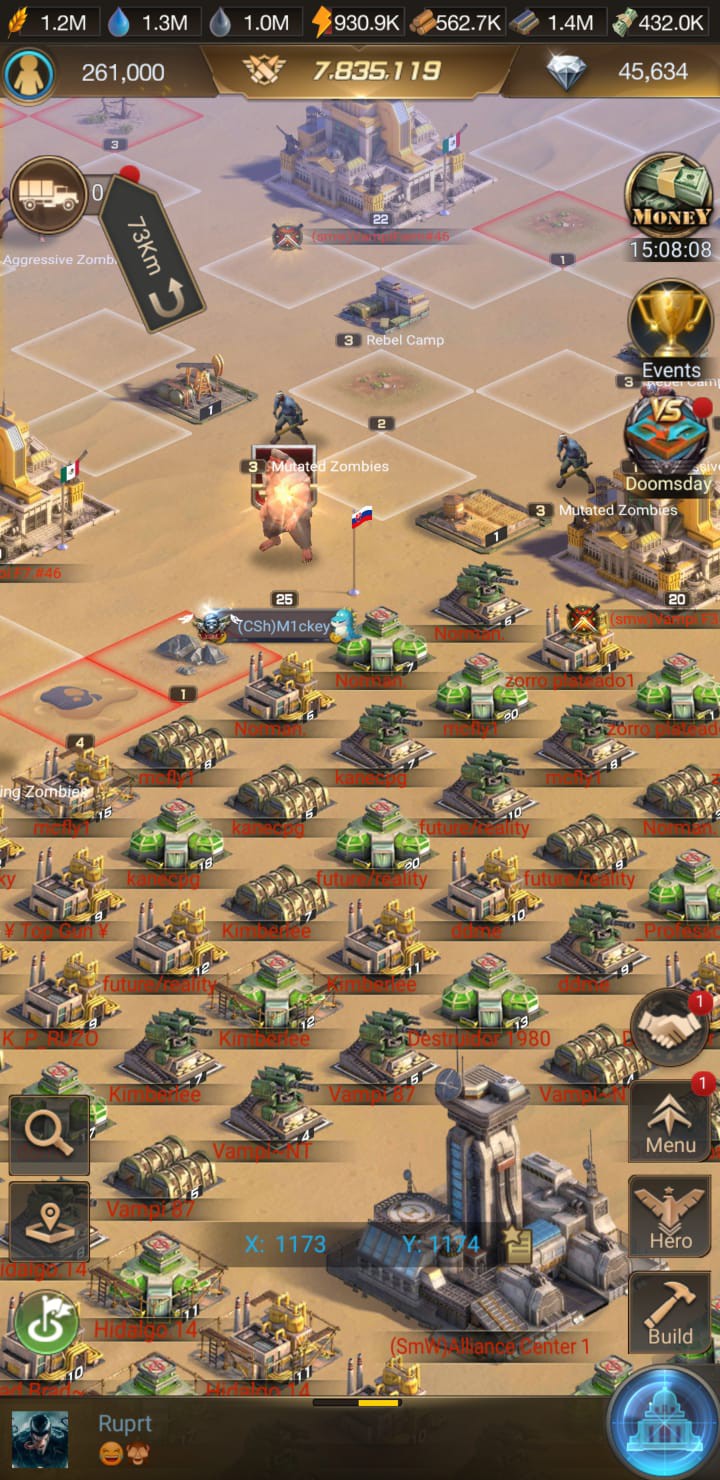Tap the cash resource counter
Viewport: 720px width, 1480px height.
660,22
